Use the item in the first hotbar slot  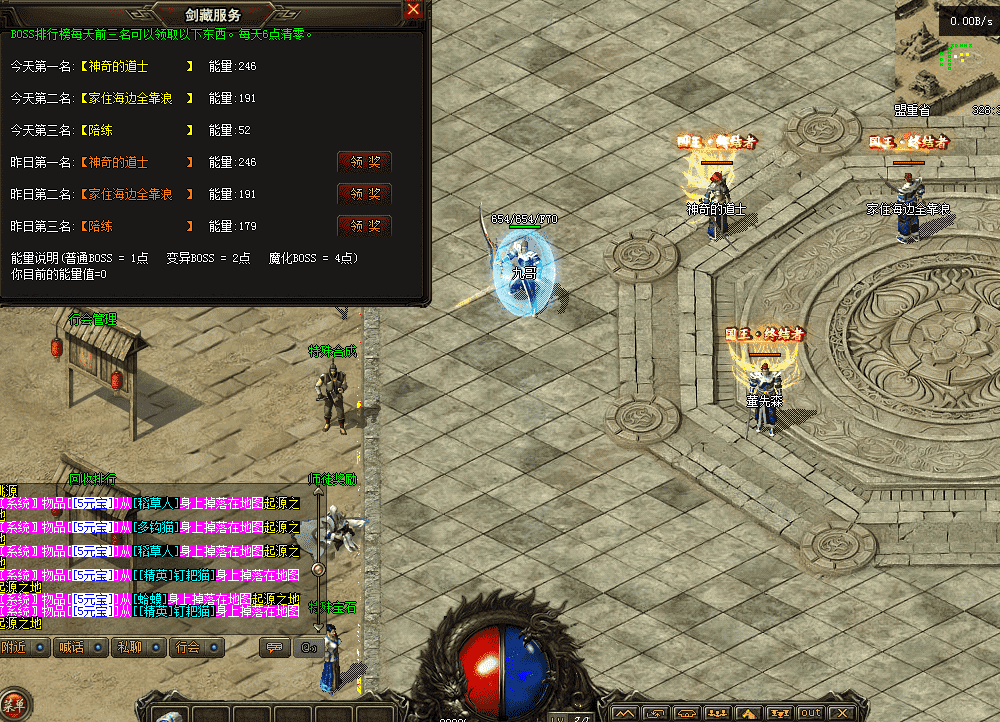point(171,712)
